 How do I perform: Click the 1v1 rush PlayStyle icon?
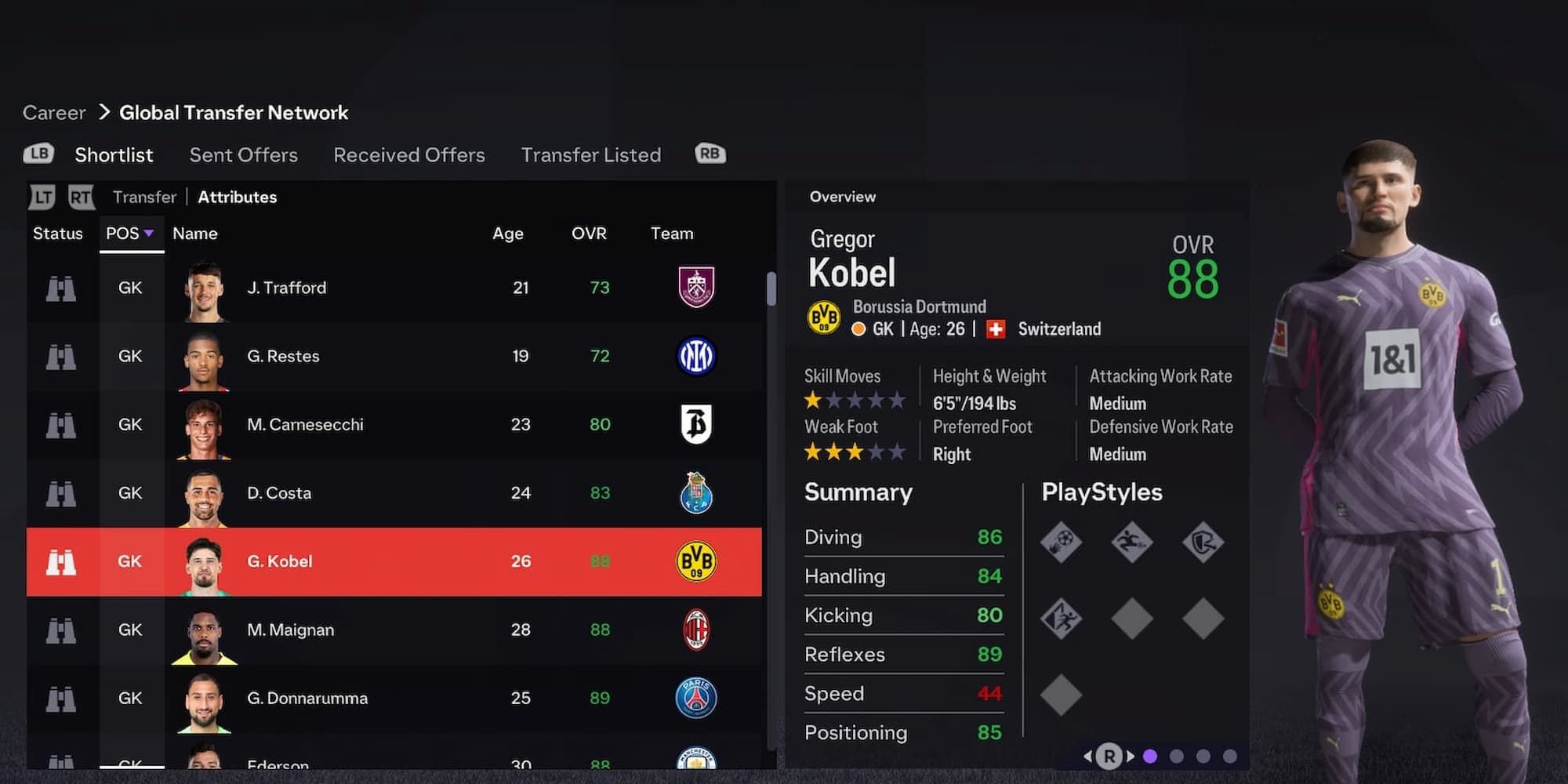1062,617
